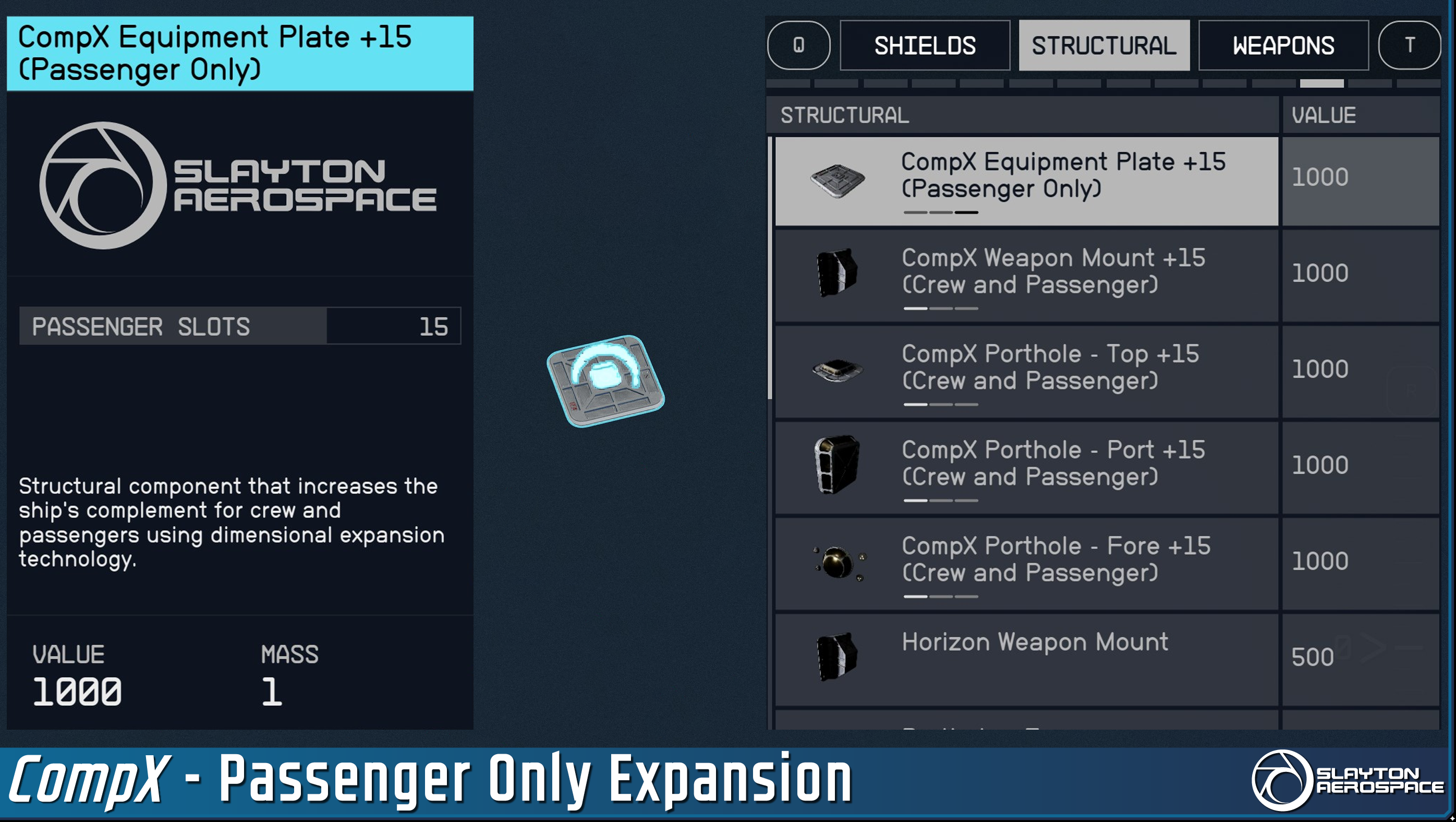Viewport: 1456px width, 822px height.
Task: Select CompX Equipment Plate +15 (Passenger Only)
Action: point(1026,180)
